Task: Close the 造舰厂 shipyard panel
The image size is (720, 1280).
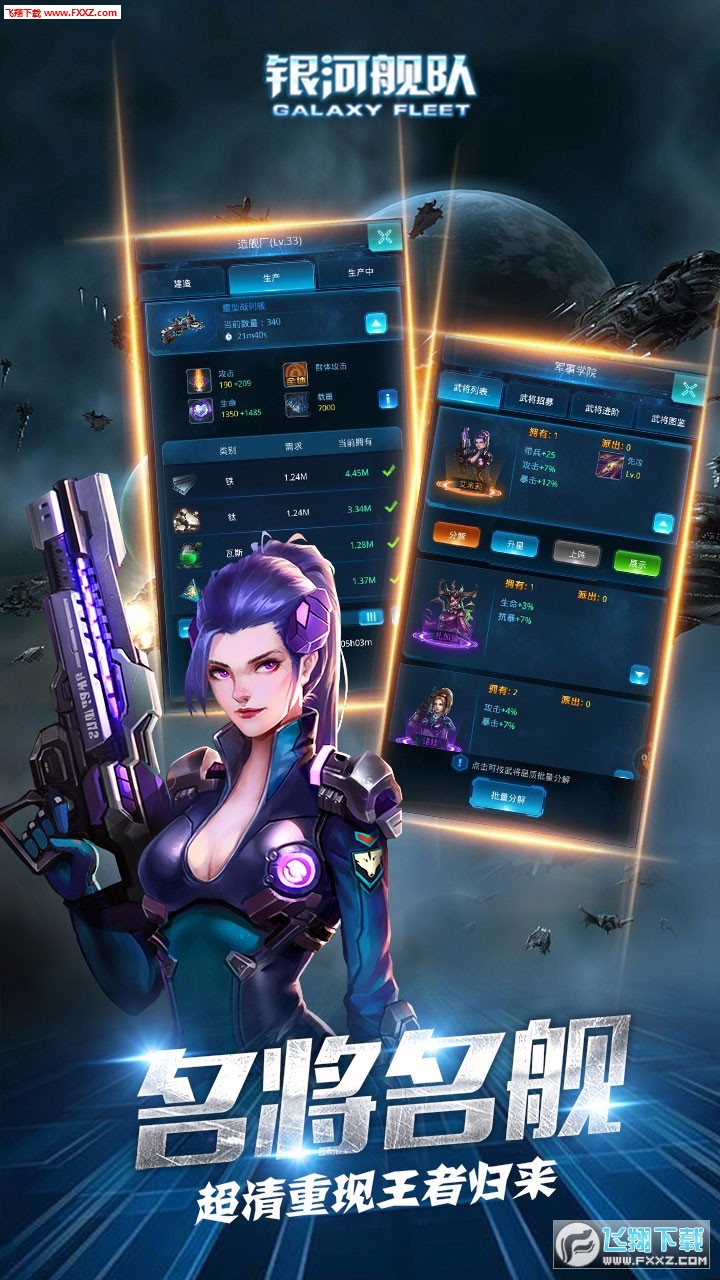Action: (385, 238)
